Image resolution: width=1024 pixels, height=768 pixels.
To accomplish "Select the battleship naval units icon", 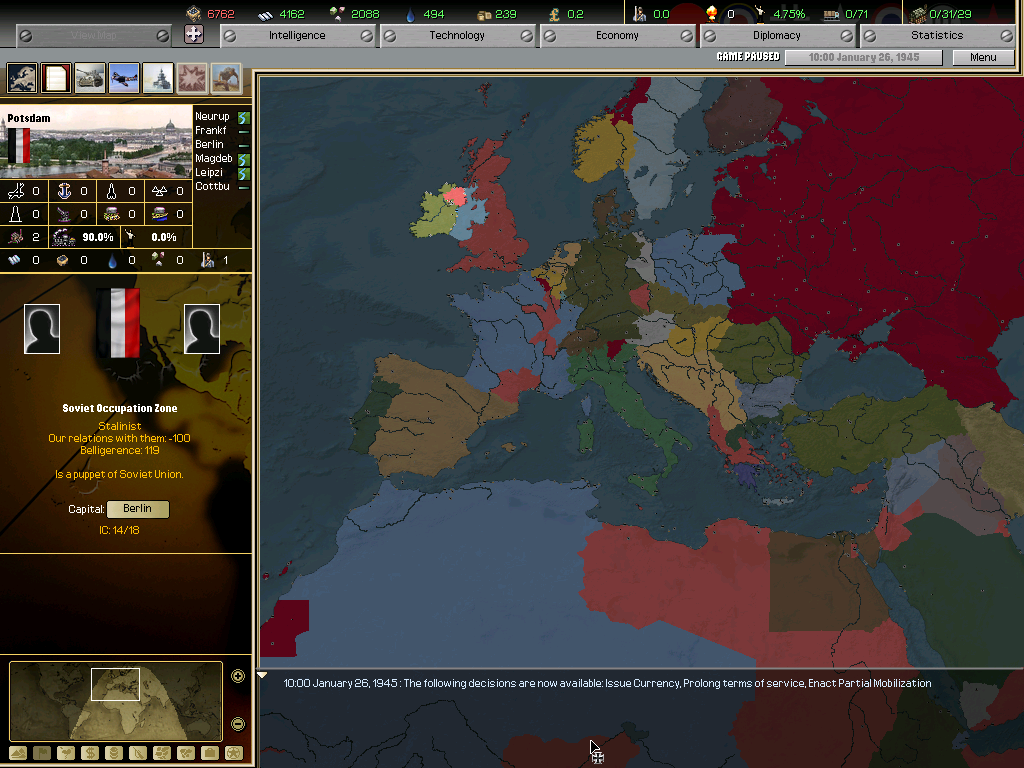I will (x=158, y=78).
